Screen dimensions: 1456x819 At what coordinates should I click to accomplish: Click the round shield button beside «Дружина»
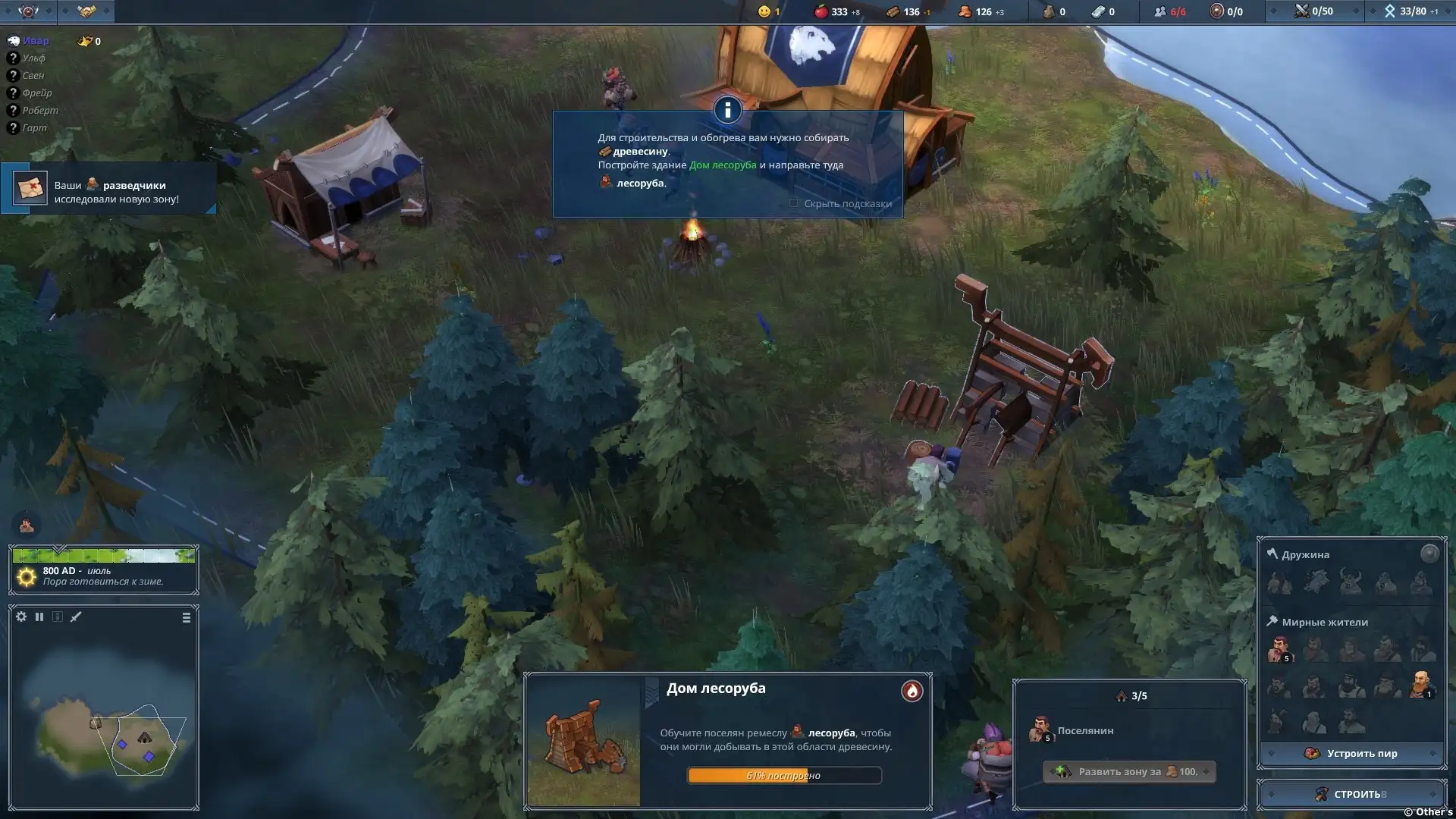pos(1429,554)
